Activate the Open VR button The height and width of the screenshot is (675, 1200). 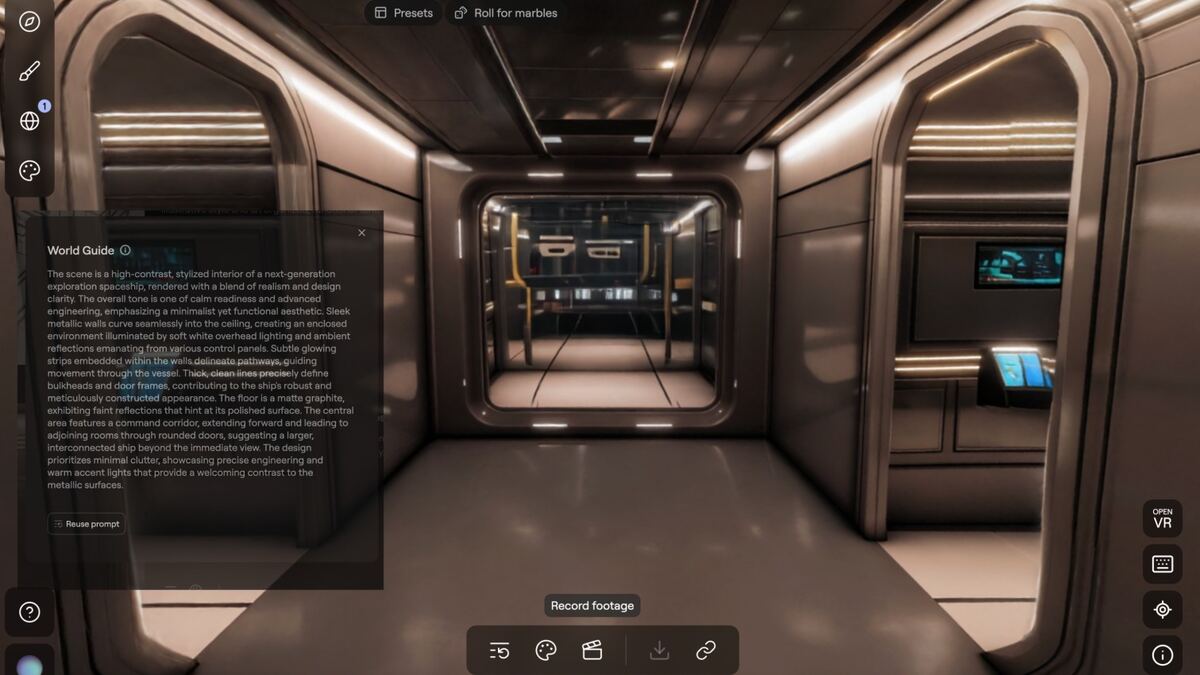coord(1162,518)
